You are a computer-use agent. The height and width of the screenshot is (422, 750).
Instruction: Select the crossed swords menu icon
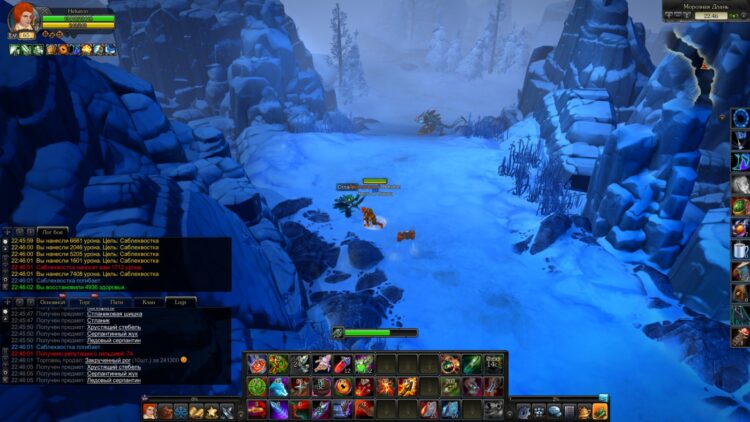227,410
